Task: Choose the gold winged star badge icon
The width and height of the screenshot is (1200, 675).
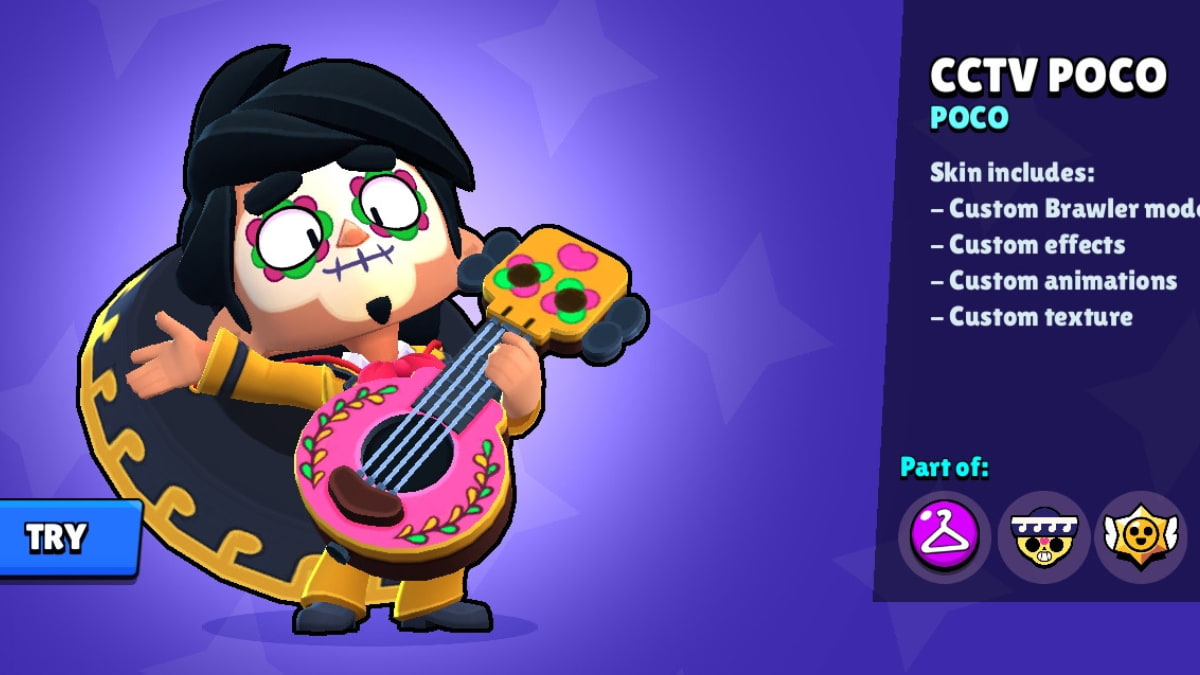Action: coord(1142,537)
